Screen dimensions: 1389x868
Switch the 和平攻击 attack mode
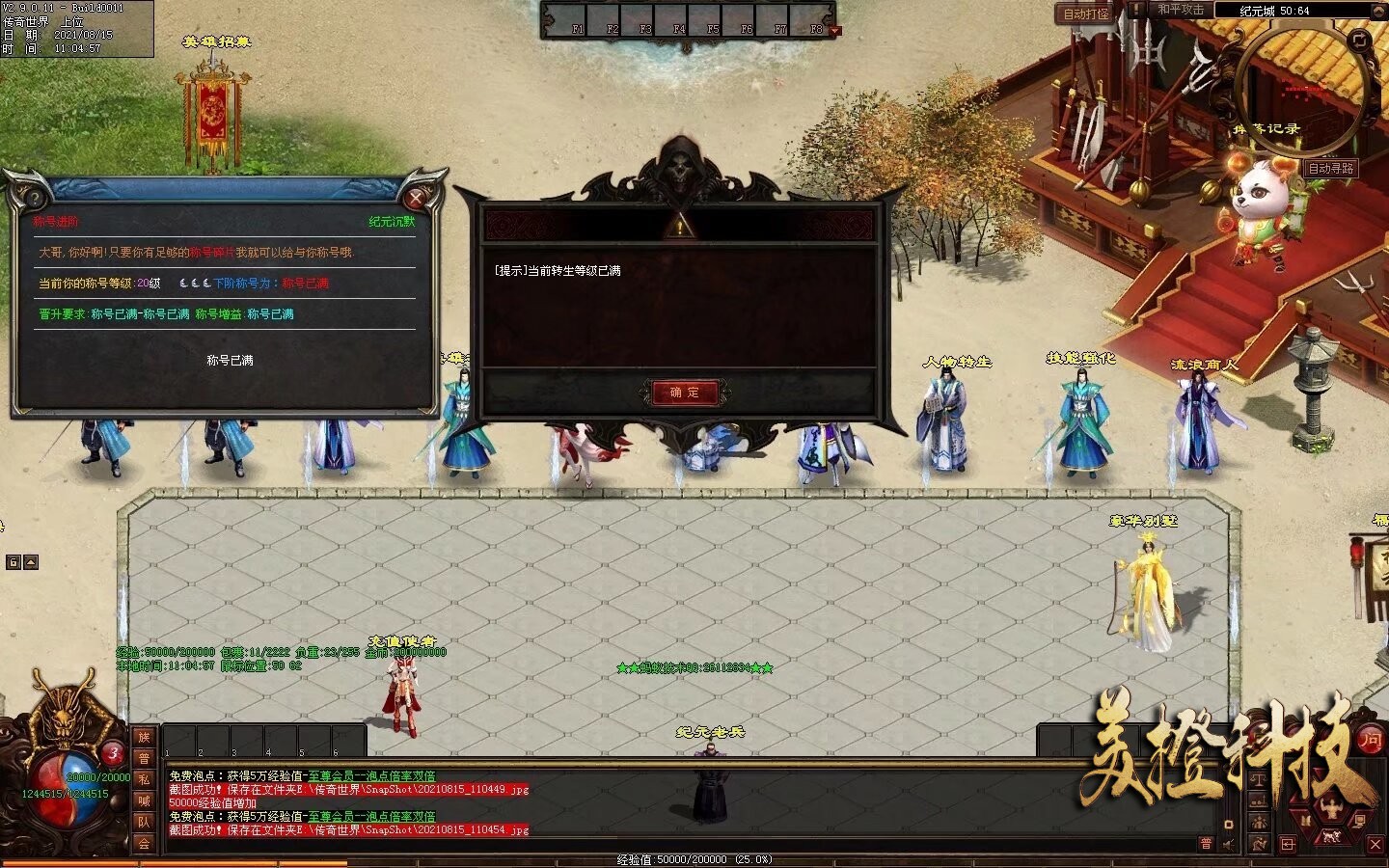[1181, 10]
